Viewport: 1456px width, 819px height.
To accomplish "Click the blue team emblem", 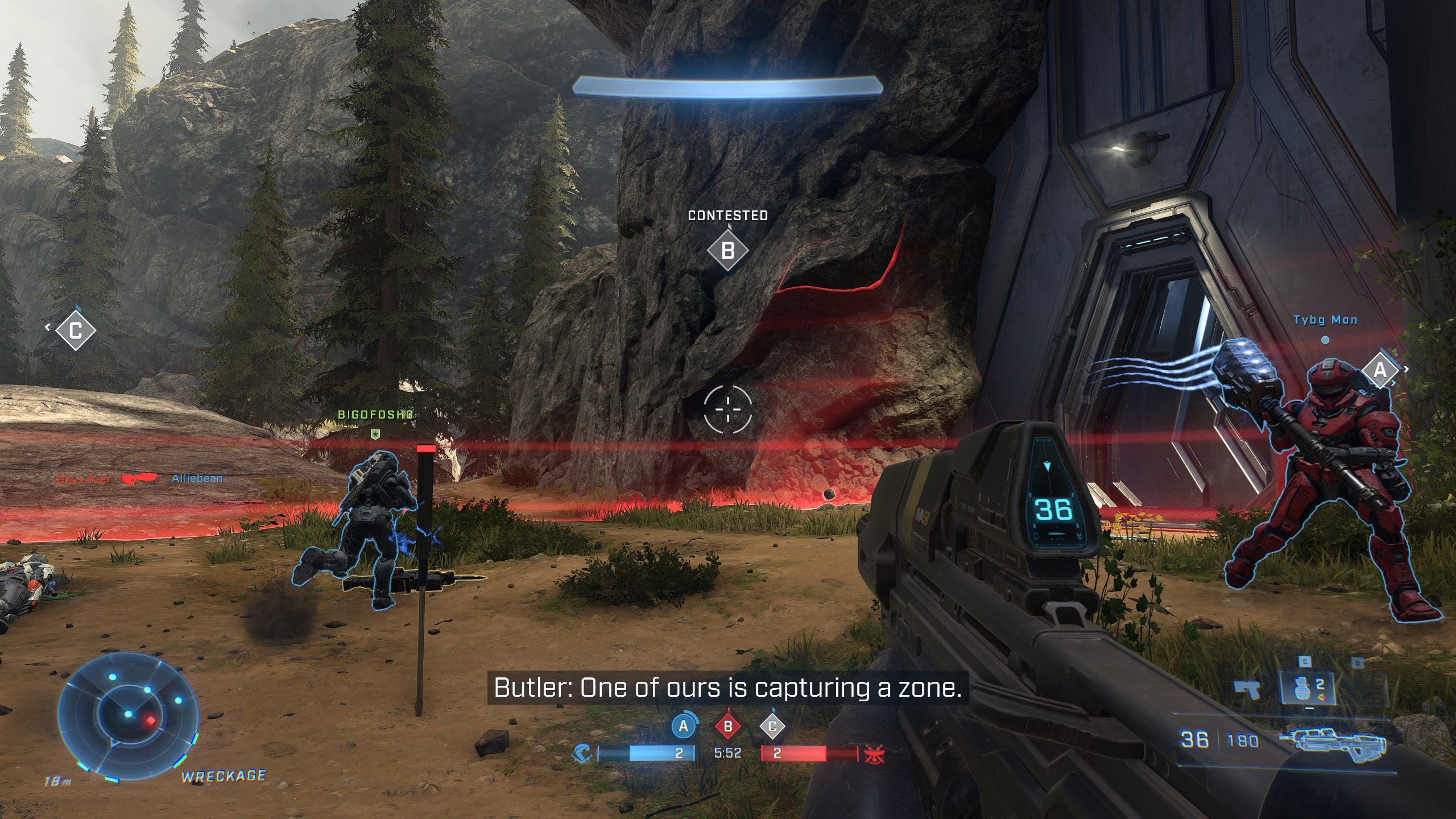I will point(582,754).
